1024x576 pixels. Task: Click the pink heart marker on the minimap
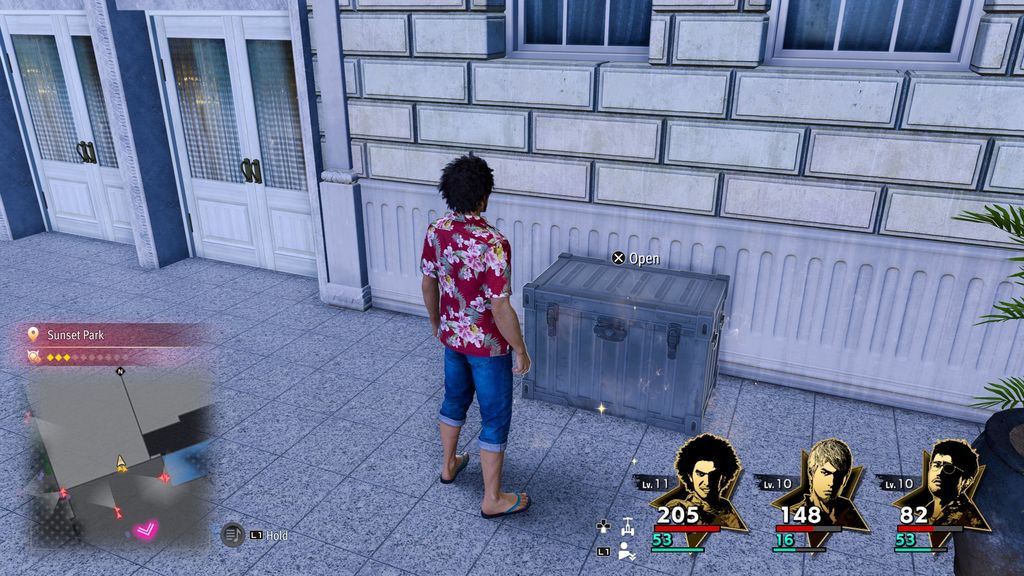click(147, 527)
